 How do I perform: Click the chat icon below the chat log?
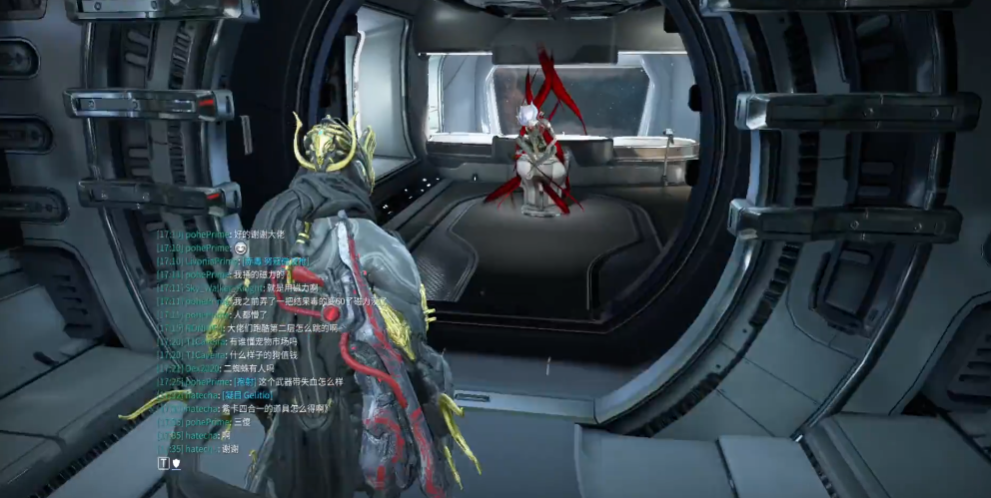click(176, 463)
